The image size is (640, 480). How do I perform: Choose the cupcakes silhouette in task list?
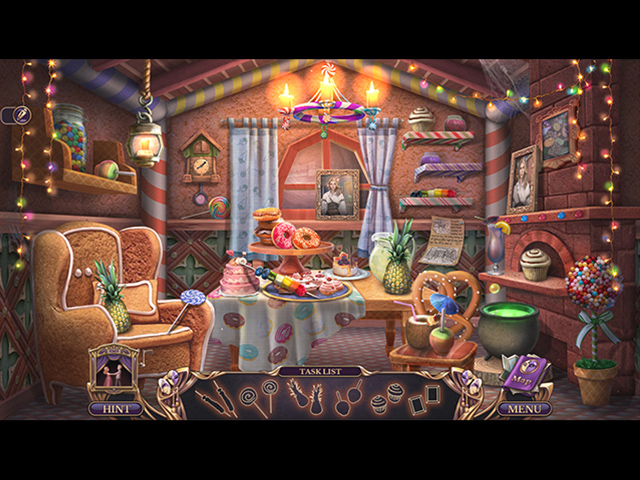pos(384,398)
